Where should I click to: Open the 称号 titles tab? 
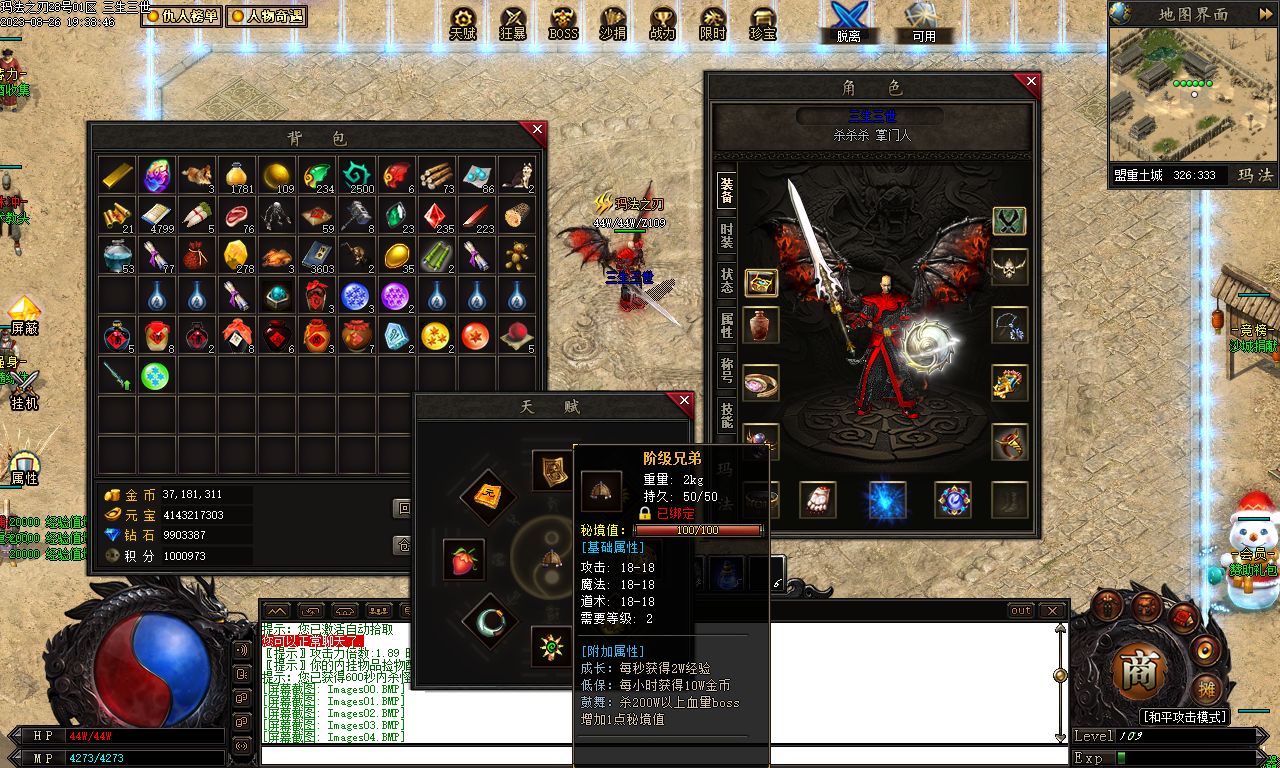pyautogui.click(x=727, y=368)
